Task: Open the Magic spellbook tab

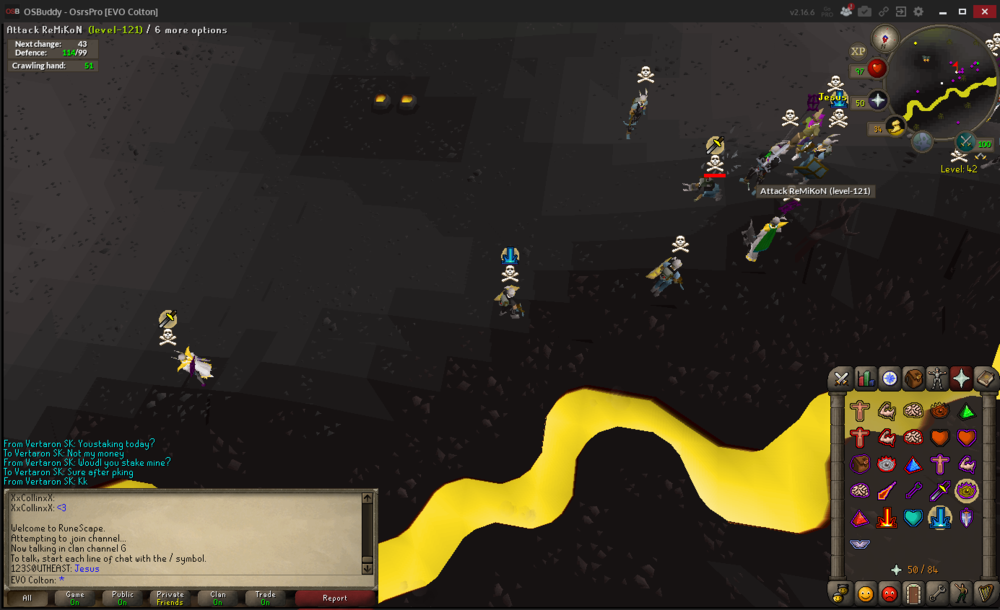Action: click(985, 378)
